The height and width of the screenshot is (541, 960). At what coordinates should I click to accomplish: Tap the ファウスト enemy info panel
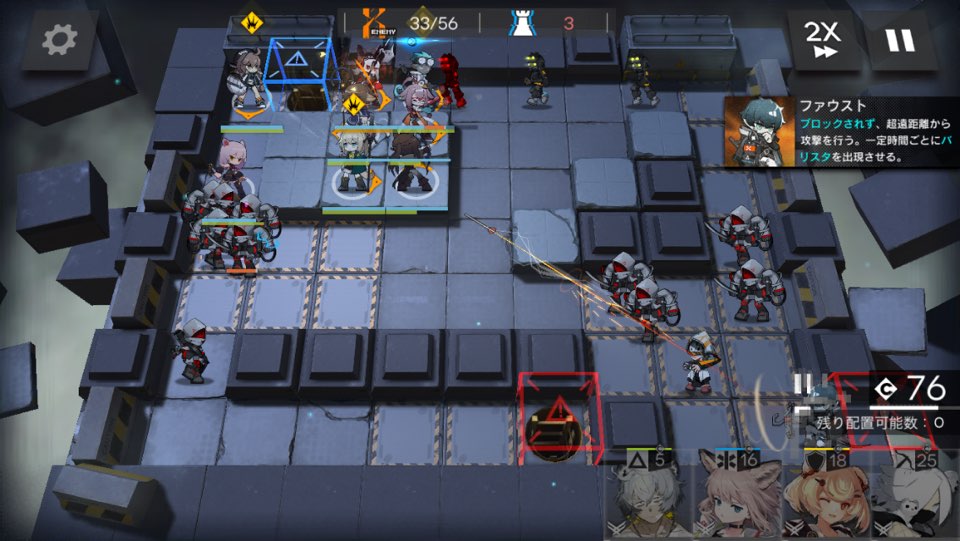coord(840,131)
